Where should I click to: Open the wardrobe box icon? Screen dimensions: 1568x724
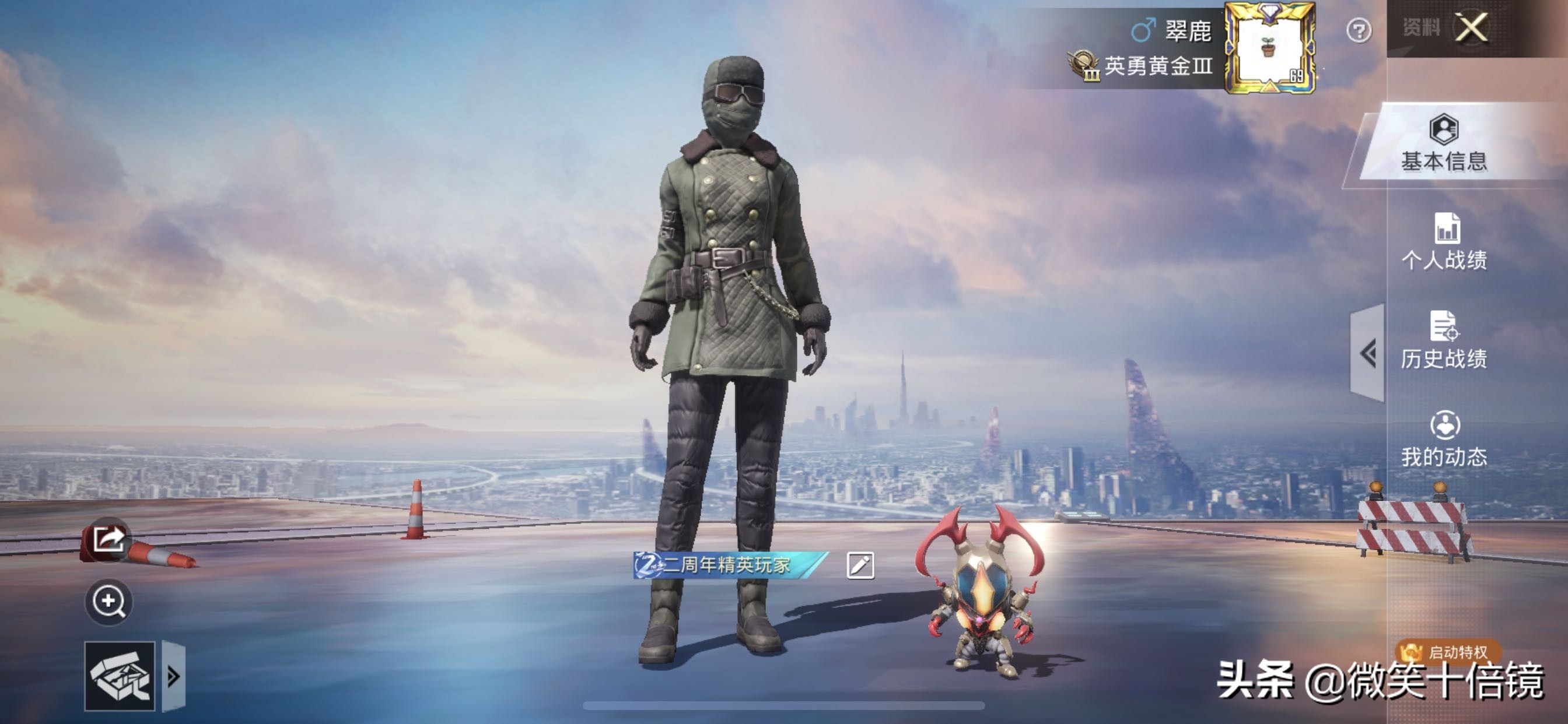click(120, 676)
